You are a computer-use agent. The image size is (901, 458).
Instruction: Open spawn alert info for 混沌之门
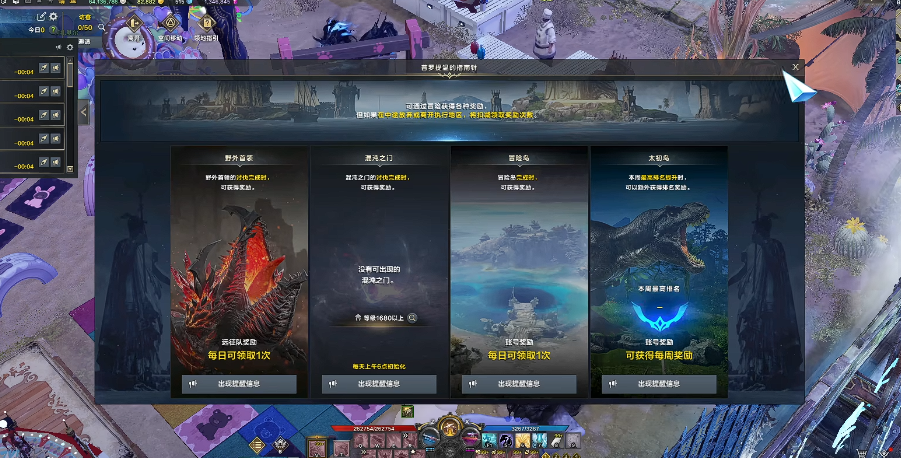(x=379, y=384)
